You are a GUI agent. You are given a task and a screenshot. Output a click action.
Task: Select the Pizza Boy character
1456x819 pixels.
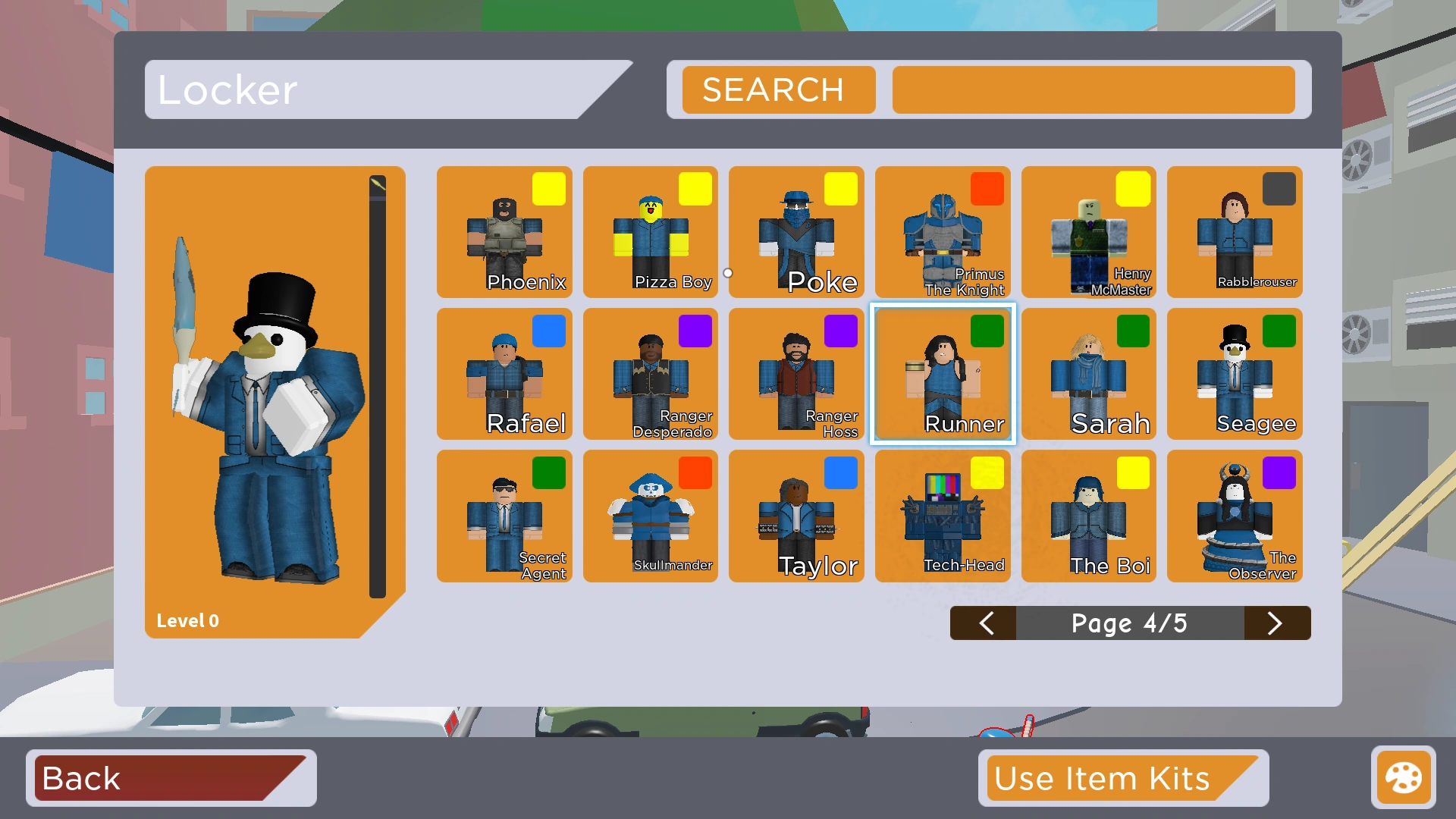(650, 235)
